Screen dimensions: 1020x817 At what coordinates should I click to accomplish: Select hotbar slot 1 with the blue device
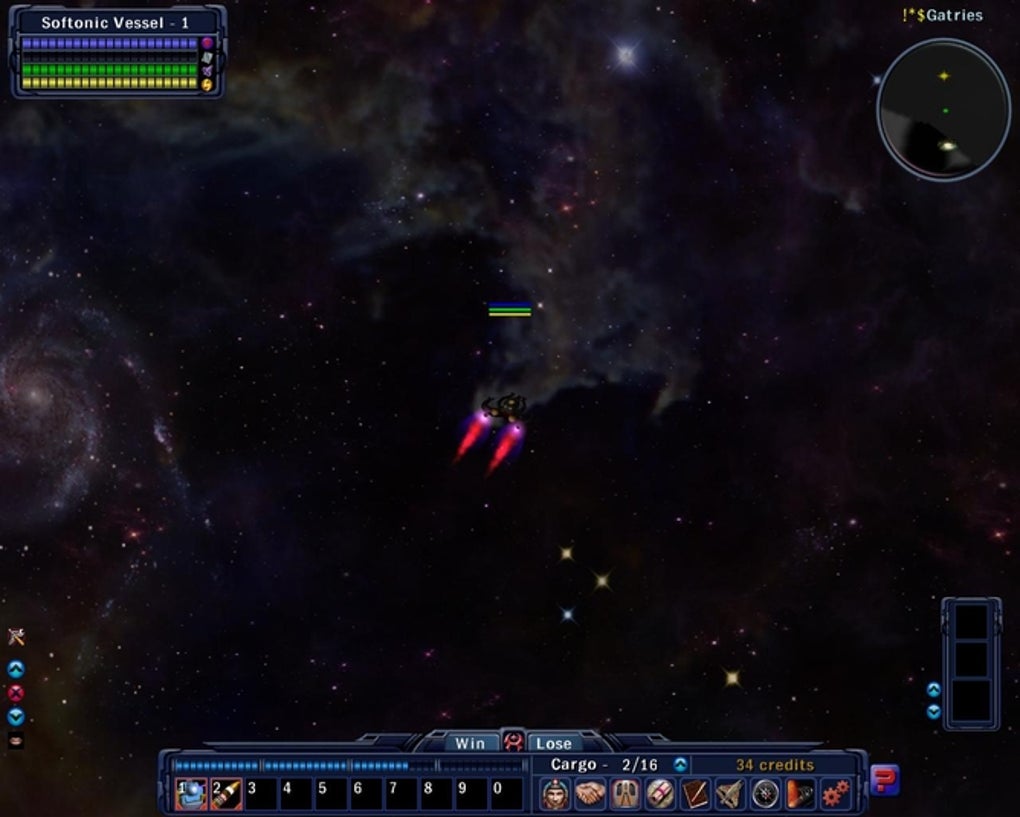[x=191, y=794]
